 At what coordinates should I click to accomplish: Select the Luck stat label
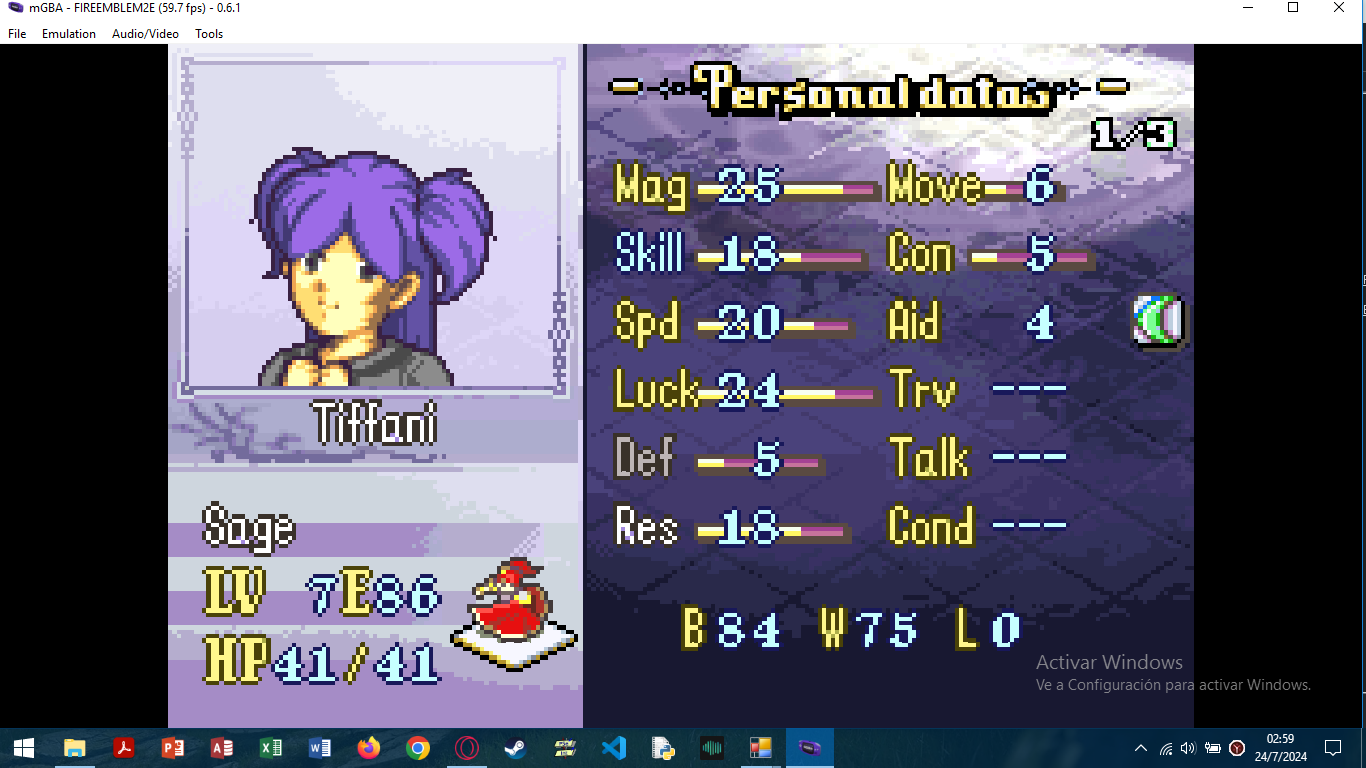click(655, 390)
